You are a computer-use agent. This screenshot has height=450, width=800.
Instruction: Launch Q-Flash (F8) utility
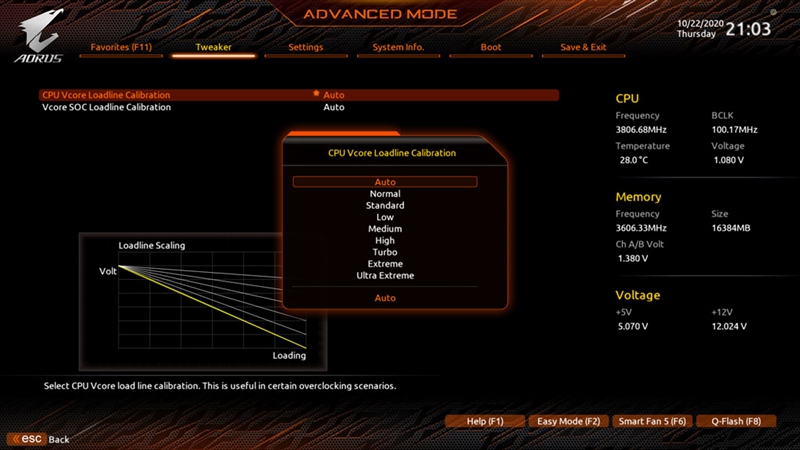[736, 422]
